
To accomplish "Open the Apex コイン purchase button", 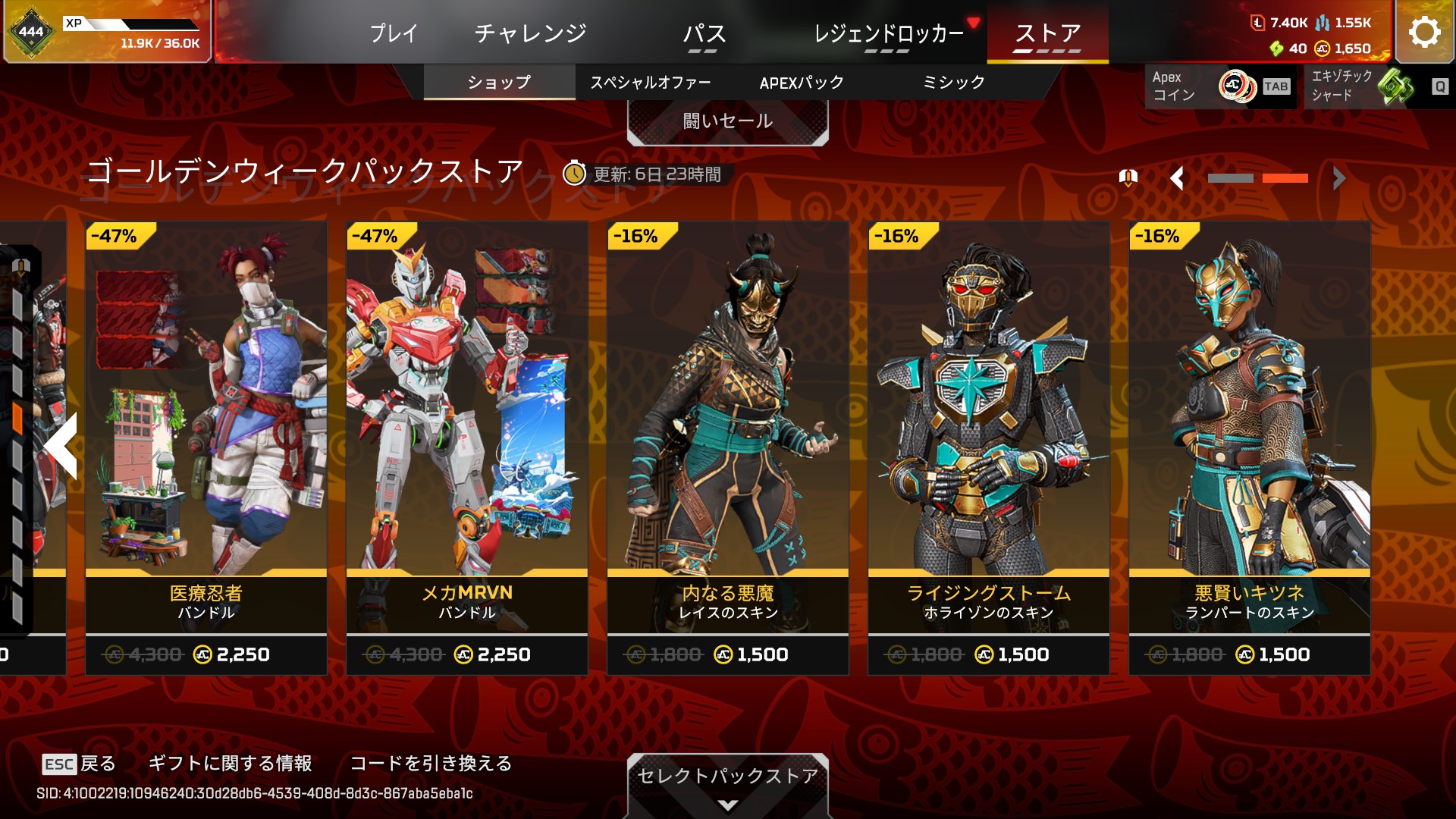I will click(1219, 86).
